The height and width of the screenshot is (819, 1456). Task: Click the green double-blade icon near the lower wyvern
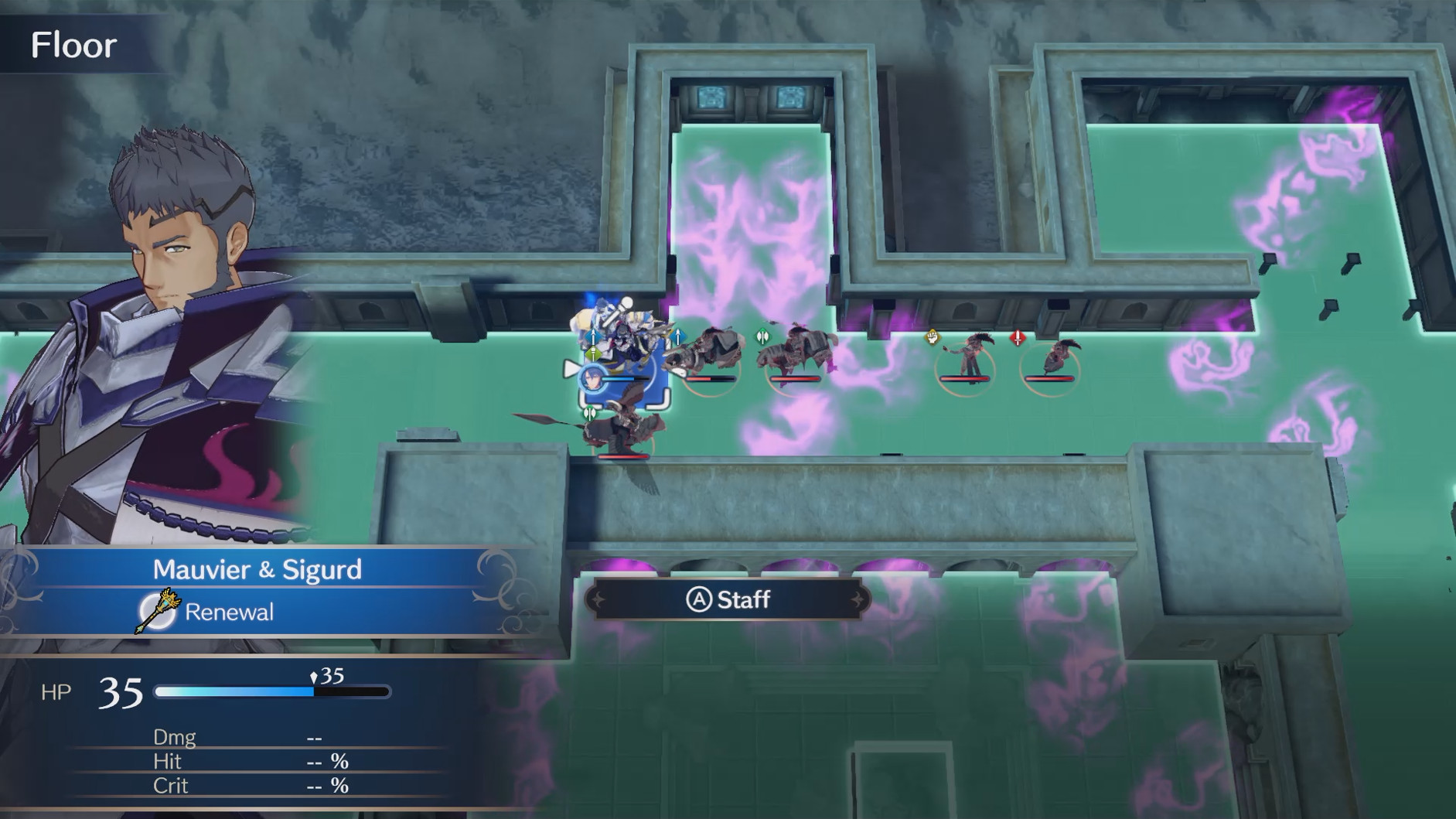coord(590,413)
